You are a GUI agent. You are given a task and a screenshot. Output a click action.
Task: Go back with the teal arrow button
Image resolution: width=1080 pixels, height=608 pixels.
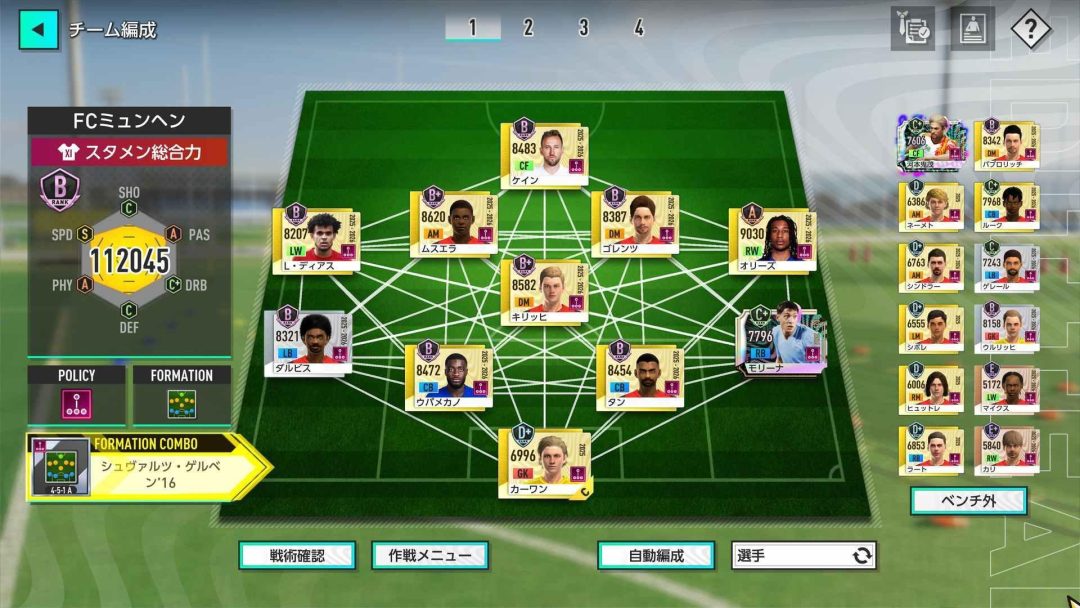pyautogui.click(x=38, y=29)
